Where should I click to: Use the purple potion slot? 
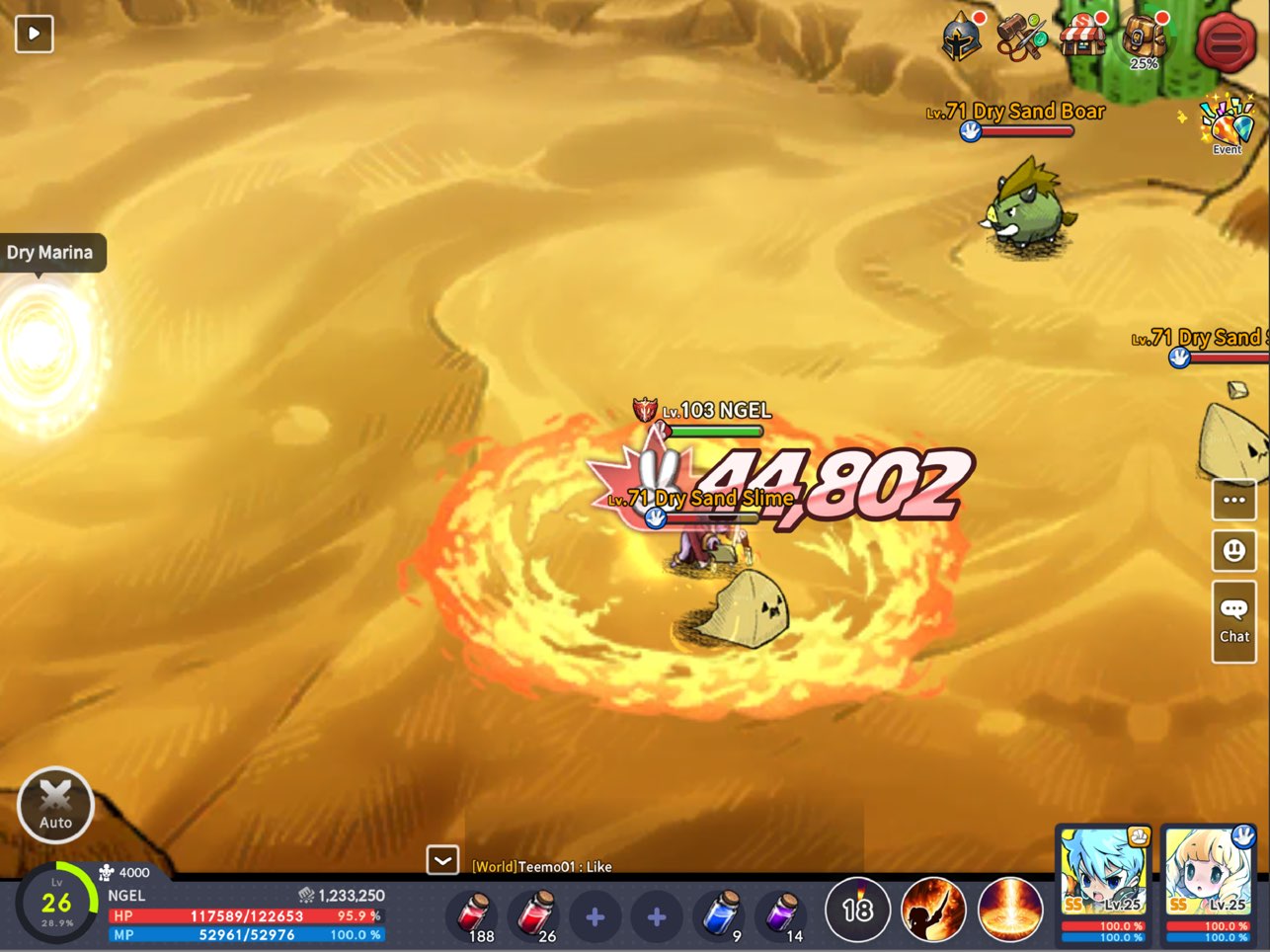pos(782,914)
